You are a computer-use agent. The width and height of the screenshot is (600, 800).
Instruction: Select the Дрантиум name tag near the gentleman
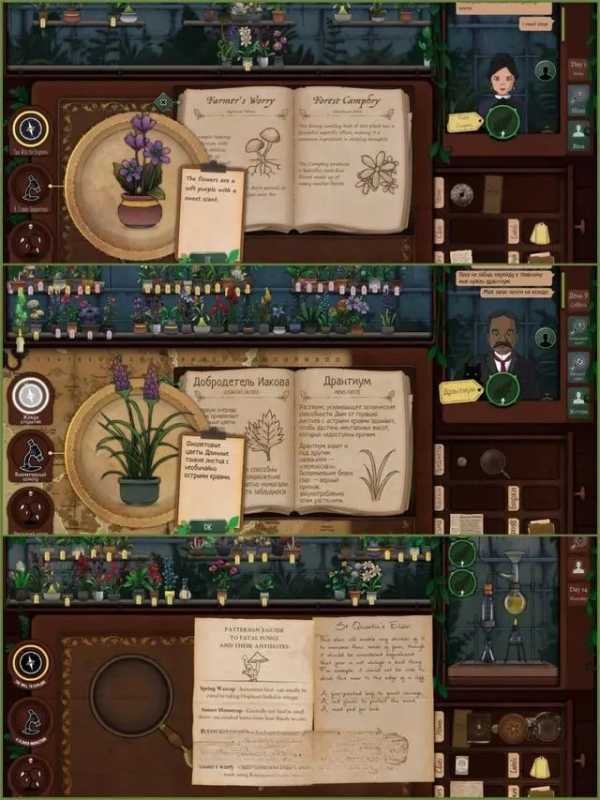(461, 391)
